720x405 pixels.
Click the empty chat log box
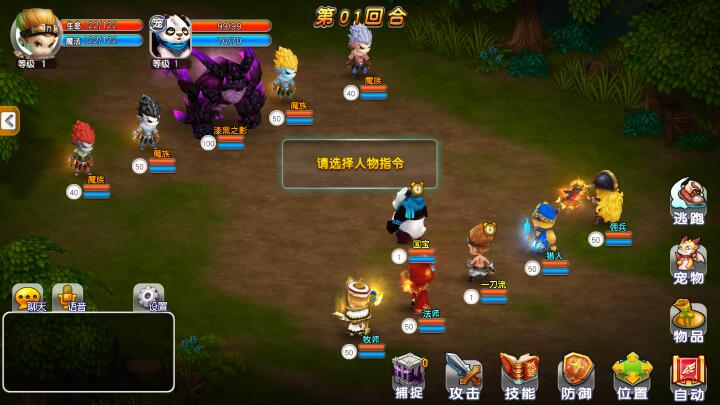89,351
